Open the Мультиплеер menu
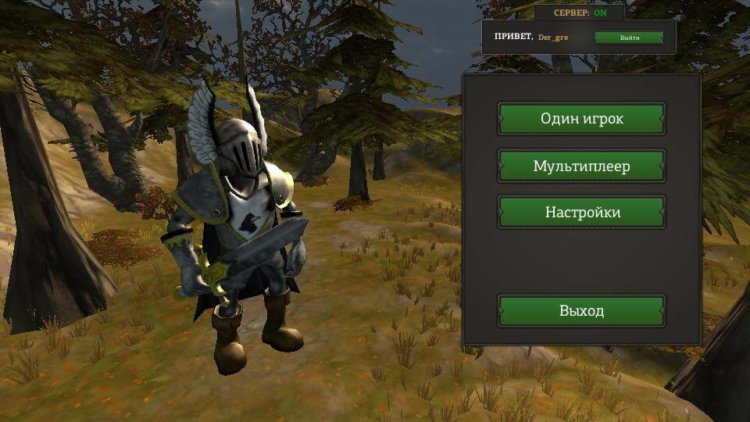The width and height of the screenshot is (750, 422). [x=581, y=166]
